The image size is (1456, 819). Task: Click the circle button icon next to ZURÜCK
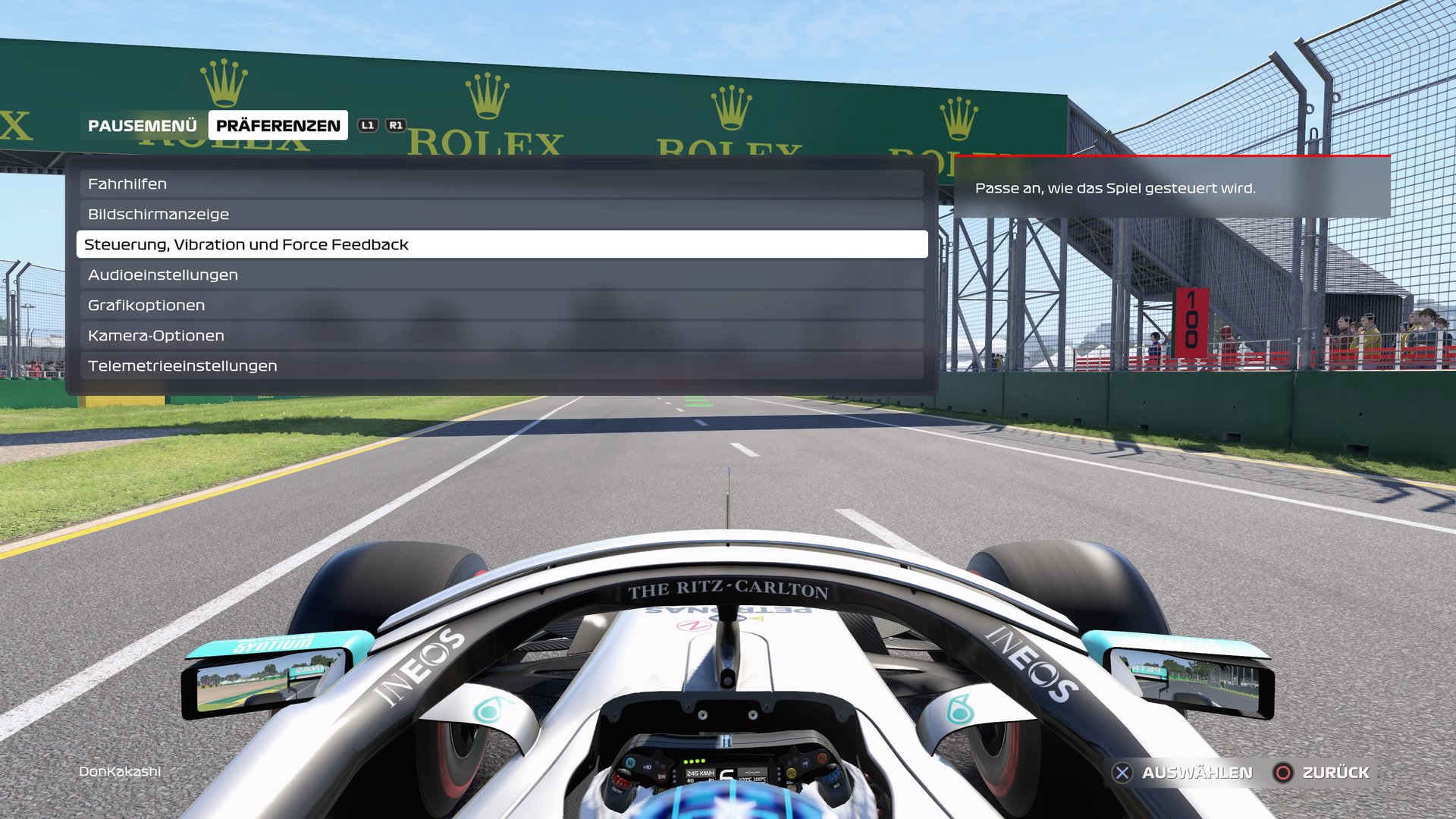(x=1283, y=773)
